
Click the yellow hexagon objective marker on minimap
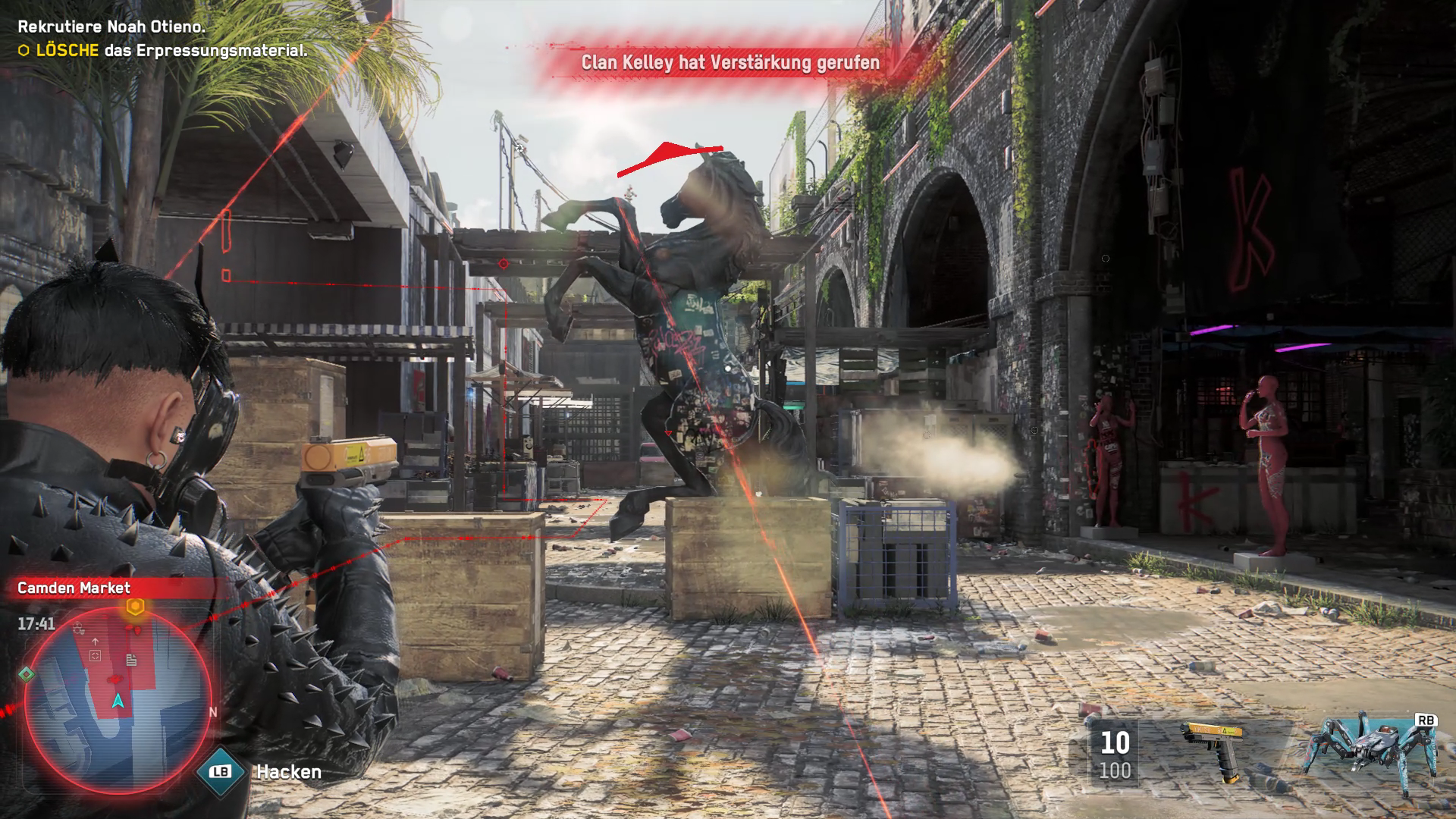coord(135,607)
